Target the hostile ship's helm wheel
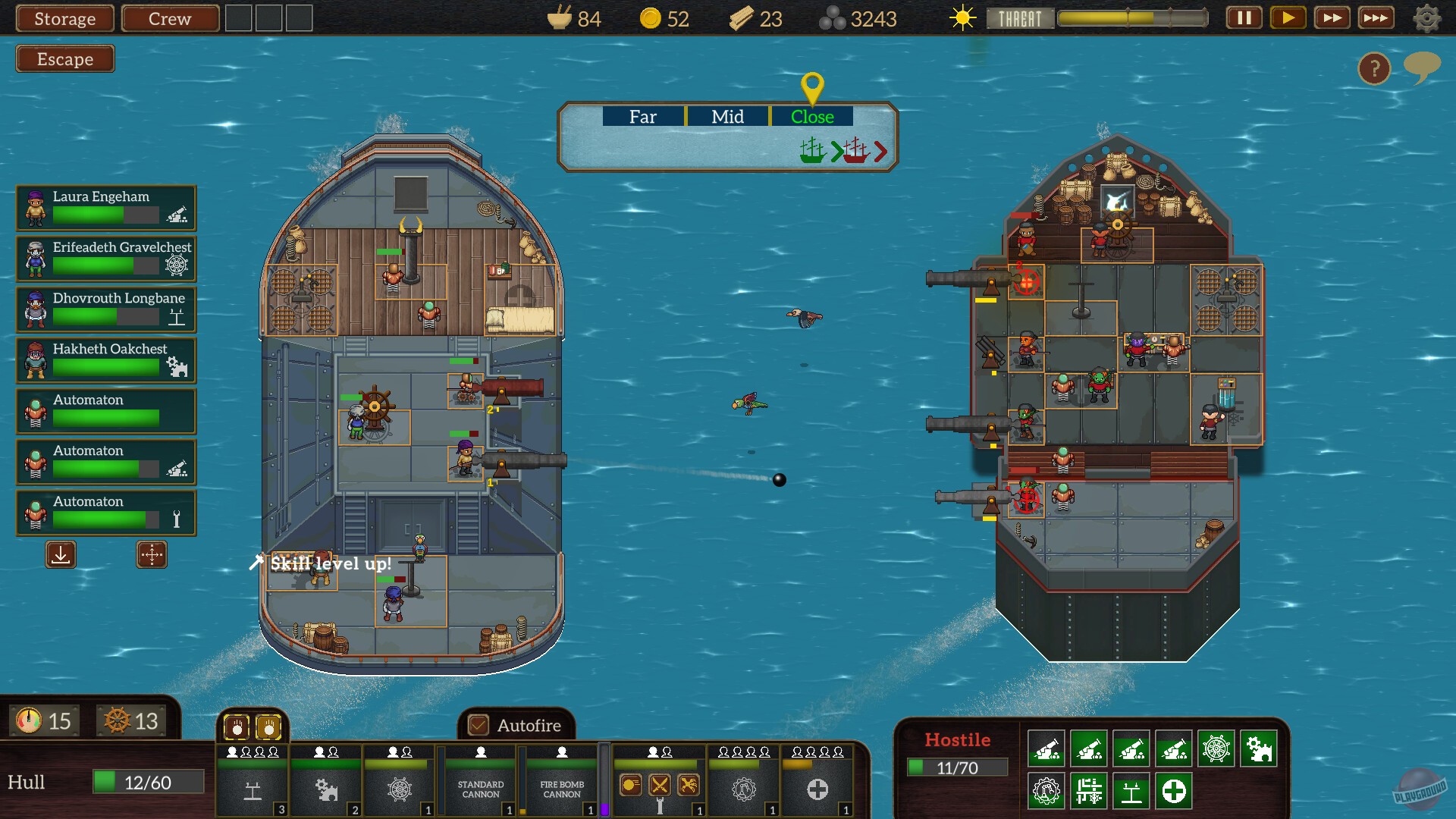Viewport: 1456px width, 819px height. click(x=1216, y=748)
